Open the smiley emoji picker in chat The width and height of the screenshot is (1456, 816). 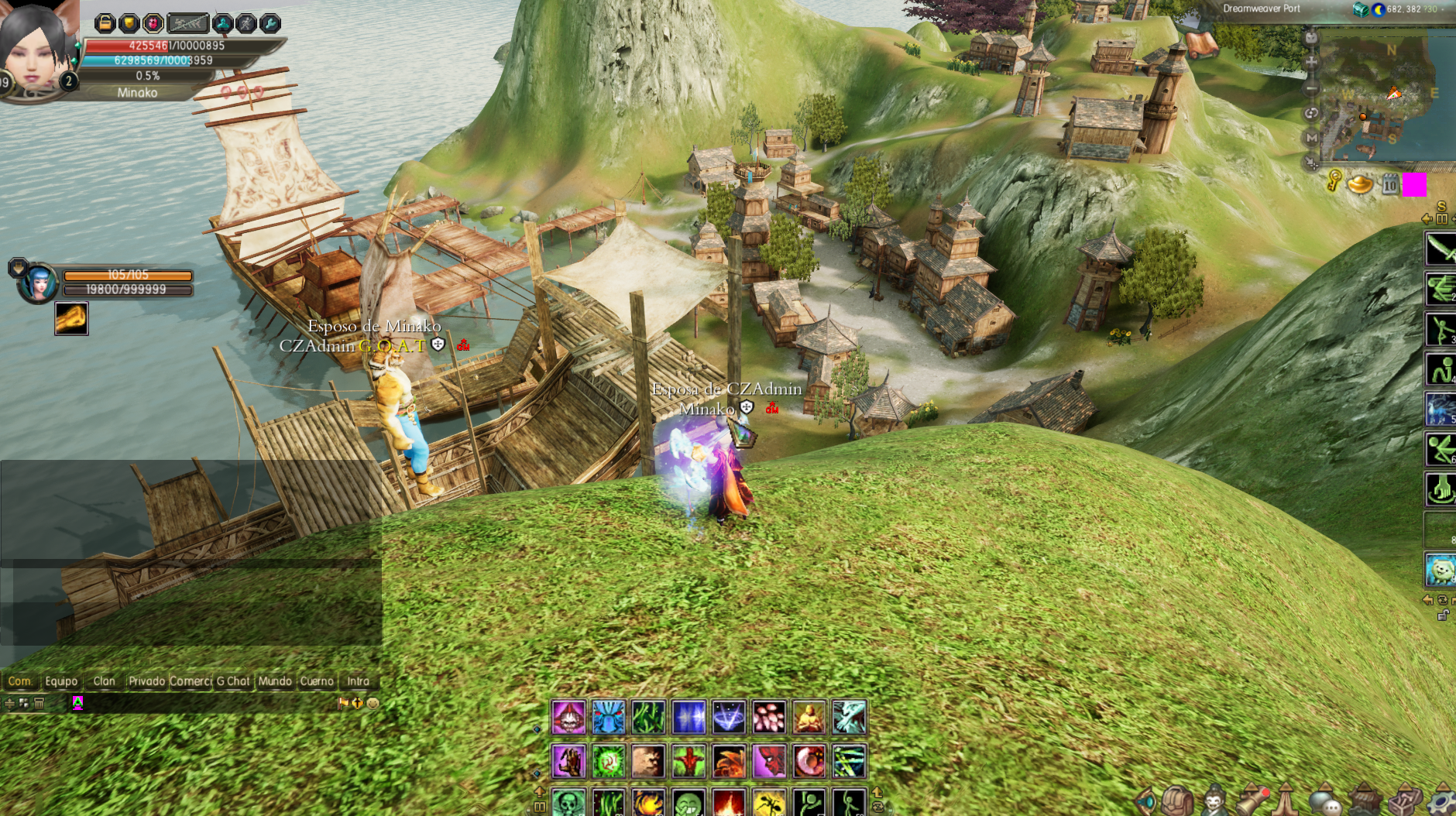coord(373,703)
